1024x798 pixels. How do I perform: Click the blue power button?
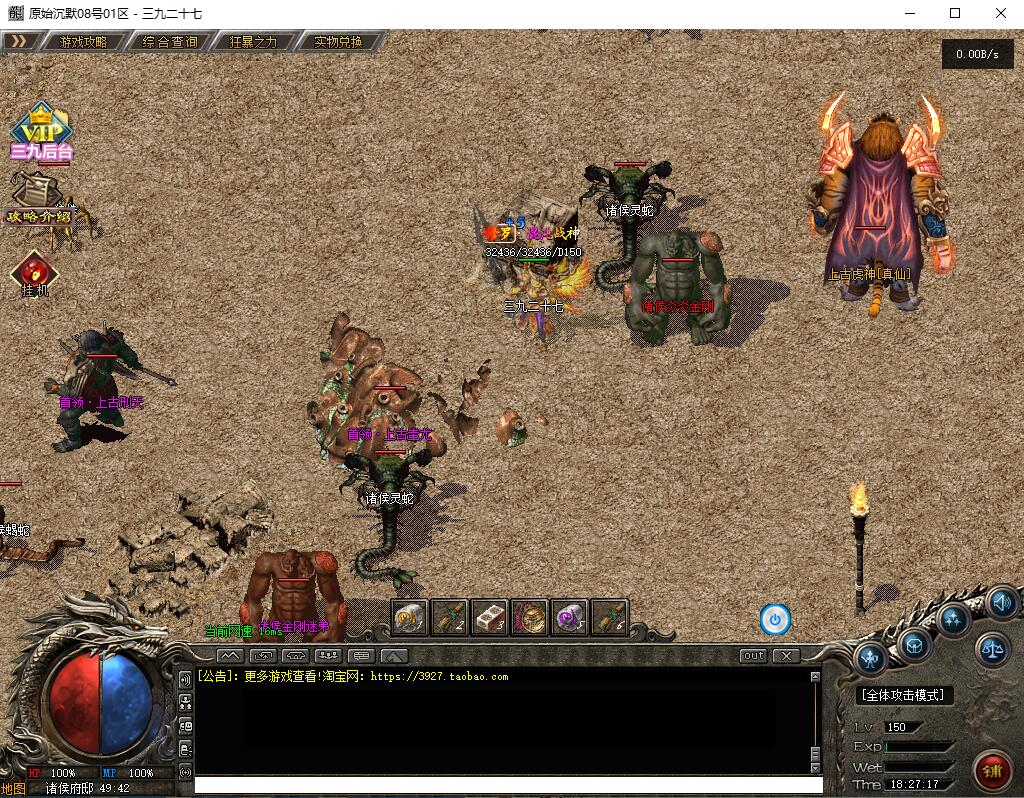(x=775, y=620)
